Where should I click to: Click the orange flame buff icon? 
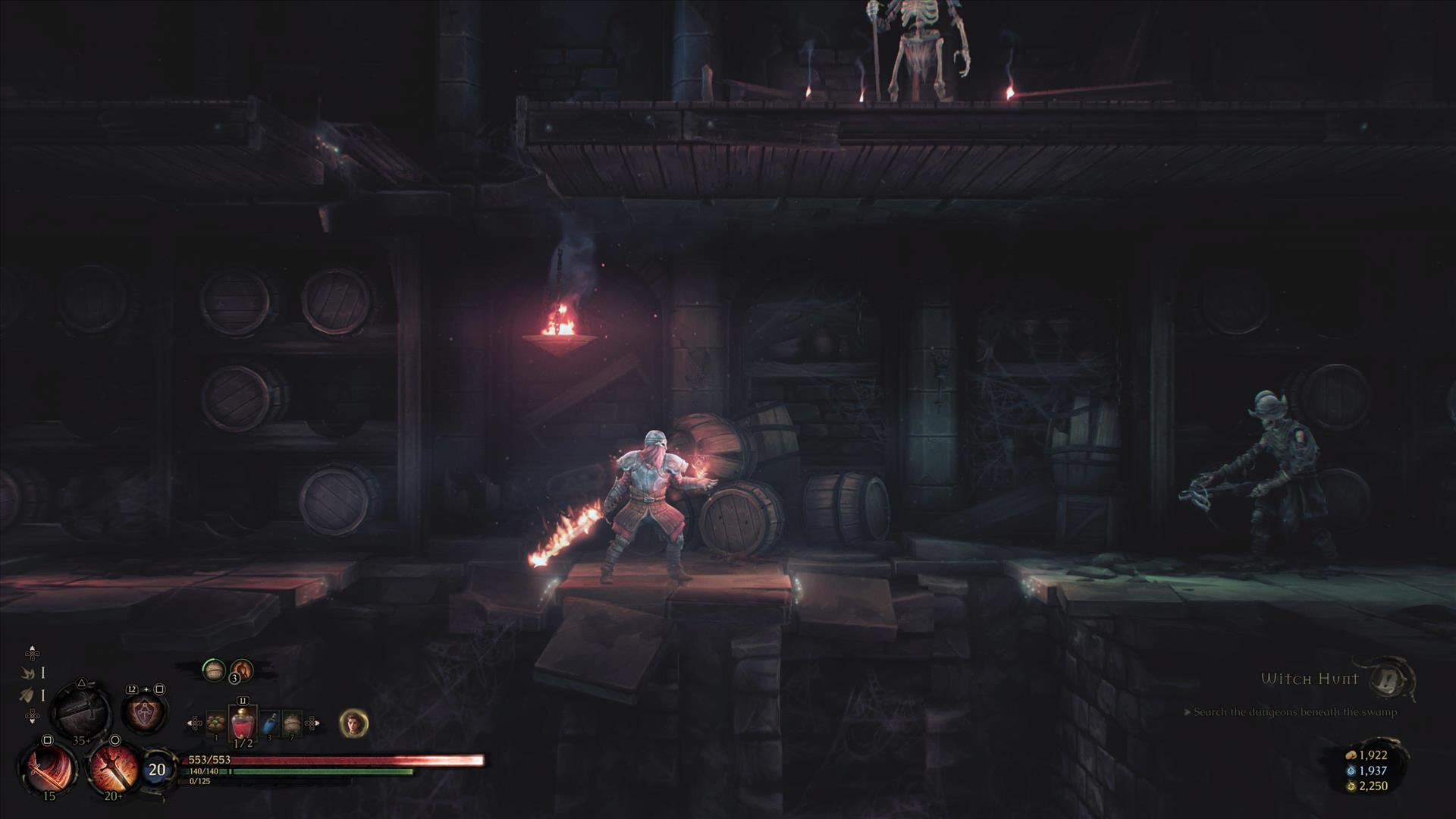coord(241,670)
